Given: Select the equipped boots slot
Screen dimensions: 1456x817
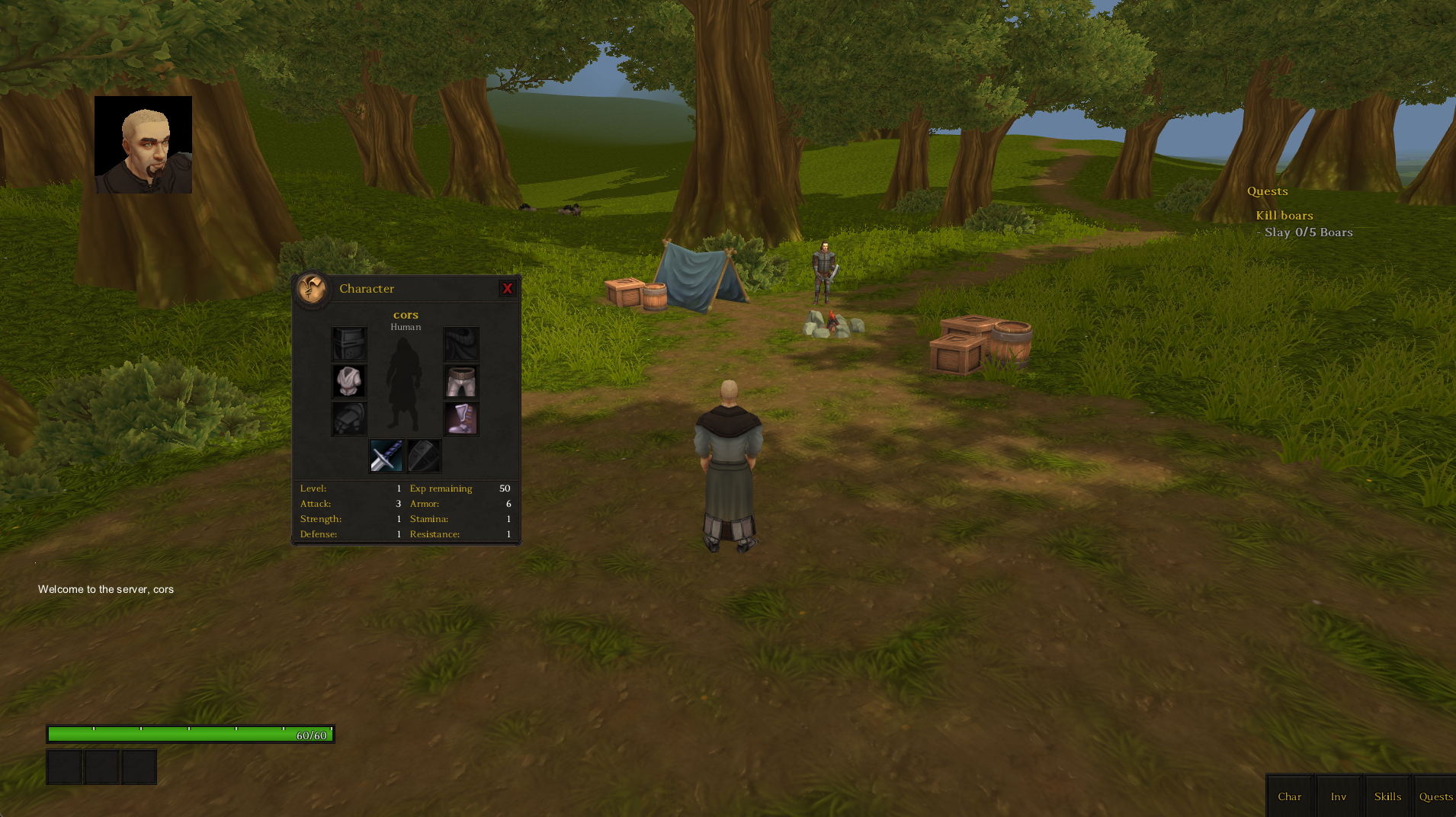Looking at the screenshot, I should tap(461, 418).
